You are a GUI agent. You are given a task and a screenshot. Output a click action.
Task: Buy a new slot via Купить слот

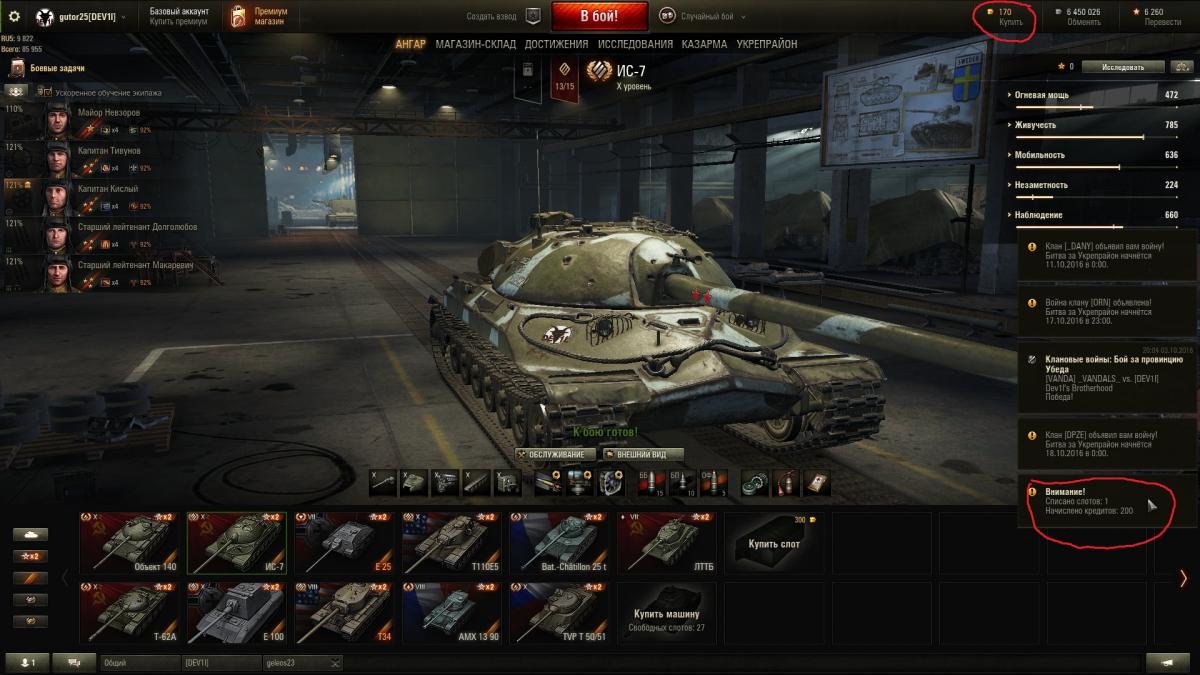point(773,543)
